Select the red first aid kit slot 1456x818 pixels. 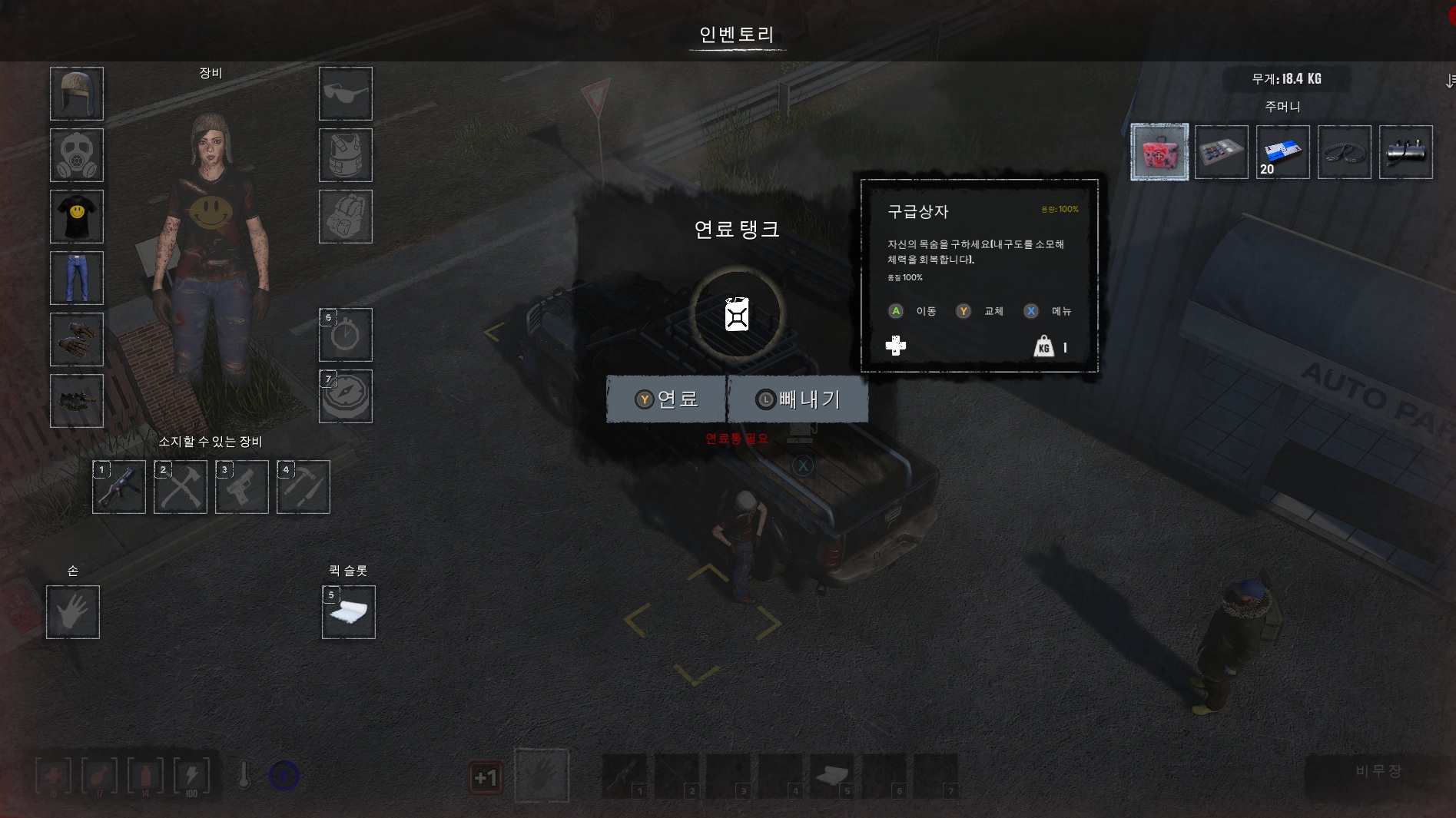pyautogui.click(x=1159, y=152)
